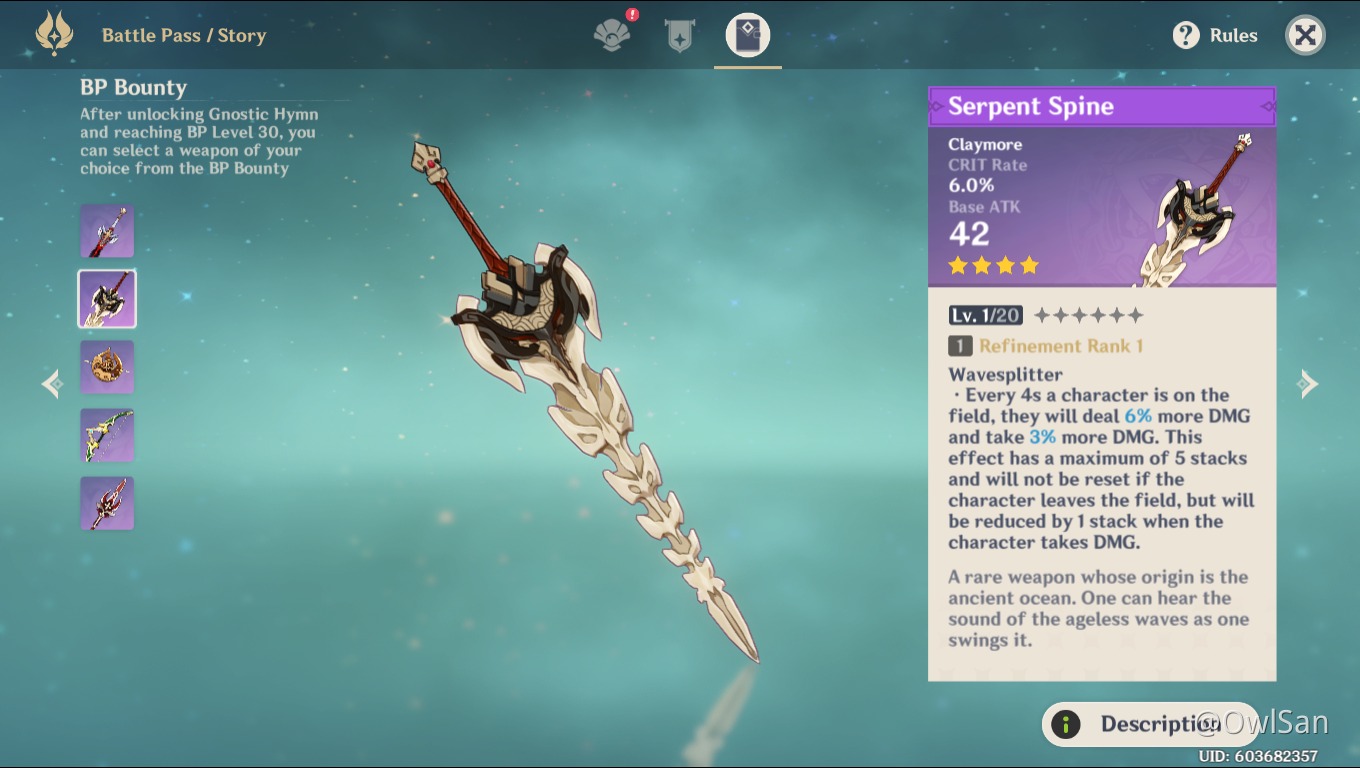This screenshot has width=1360, height=768.
Task: Choose The Viridescent Hunt bow thumbnail
Action: click(x=107, y=435)
